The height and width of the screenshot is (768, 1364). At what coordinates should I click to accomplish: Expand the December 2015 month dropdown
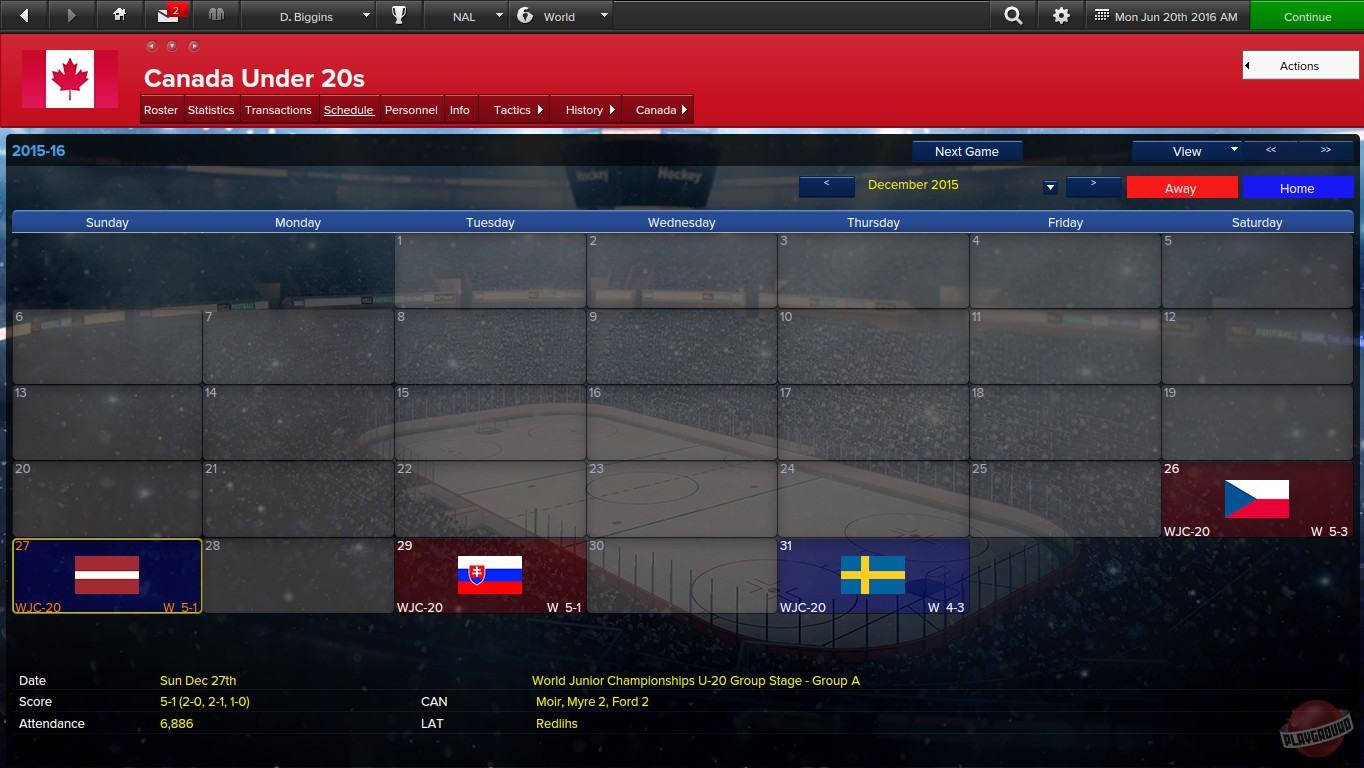pyautogui.click(x=1049, y=187)
